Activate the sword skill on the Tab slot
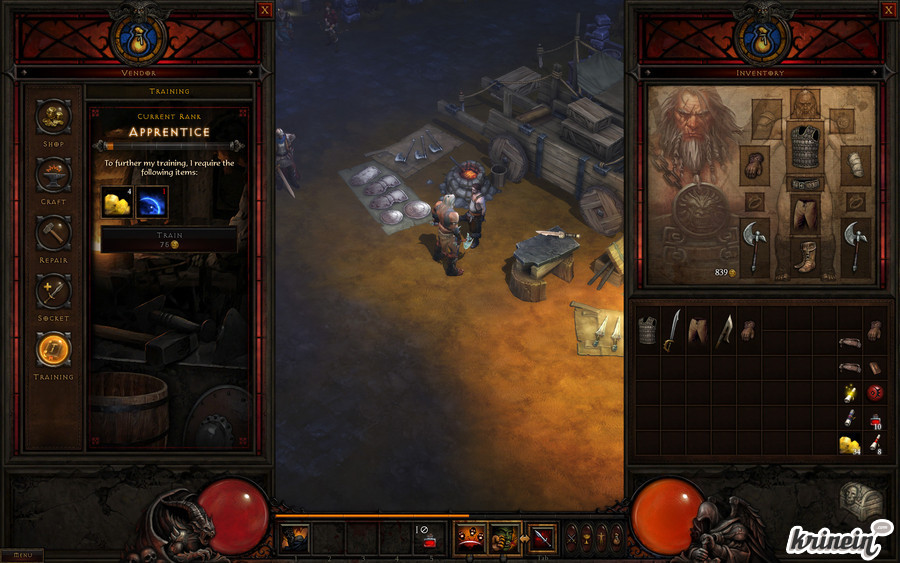 pos(543,538)
